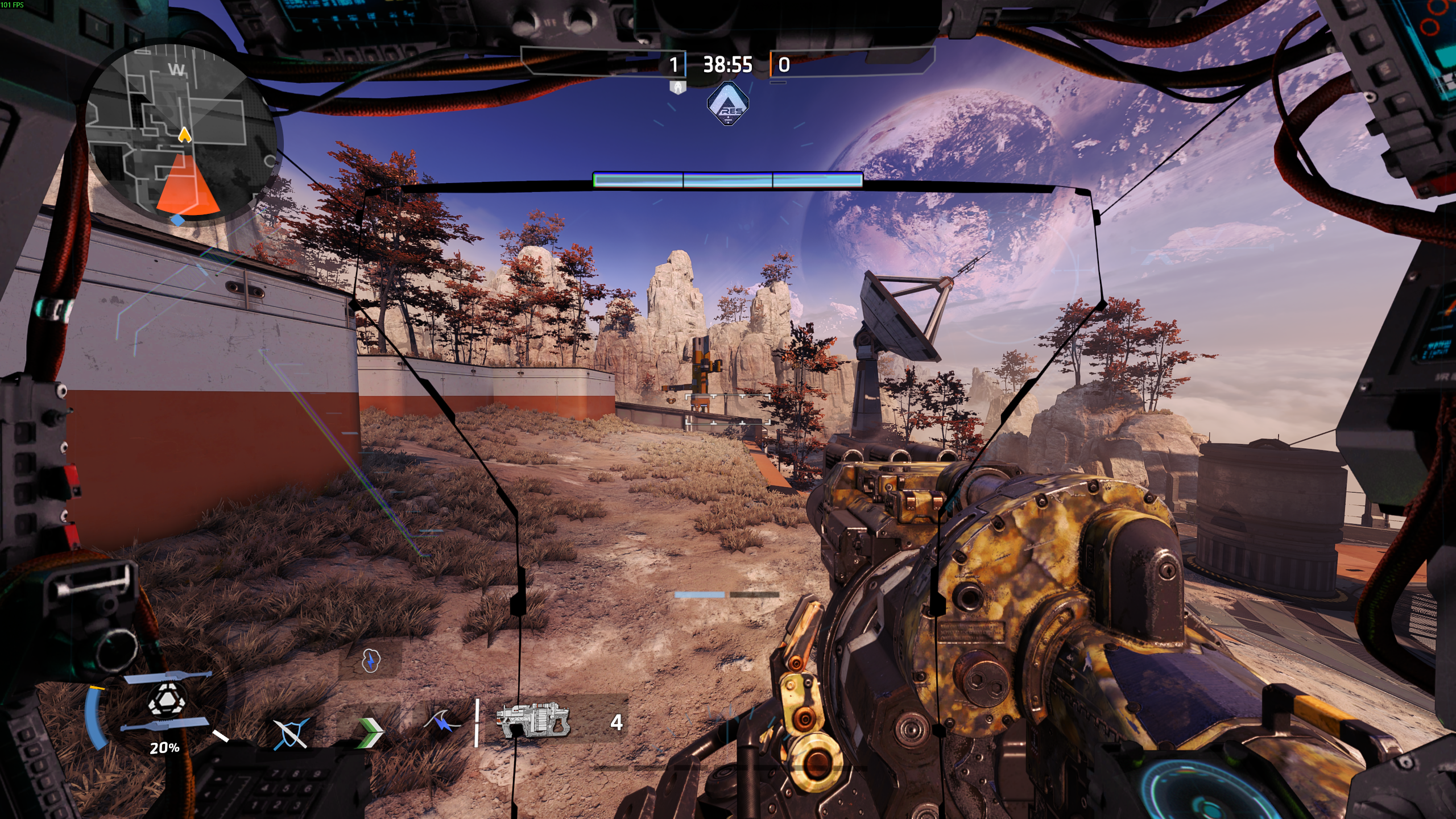This screenshot has width=1456, height=819.
Task: Select the blue diamond minimap marker
Action: click(178, 220)
